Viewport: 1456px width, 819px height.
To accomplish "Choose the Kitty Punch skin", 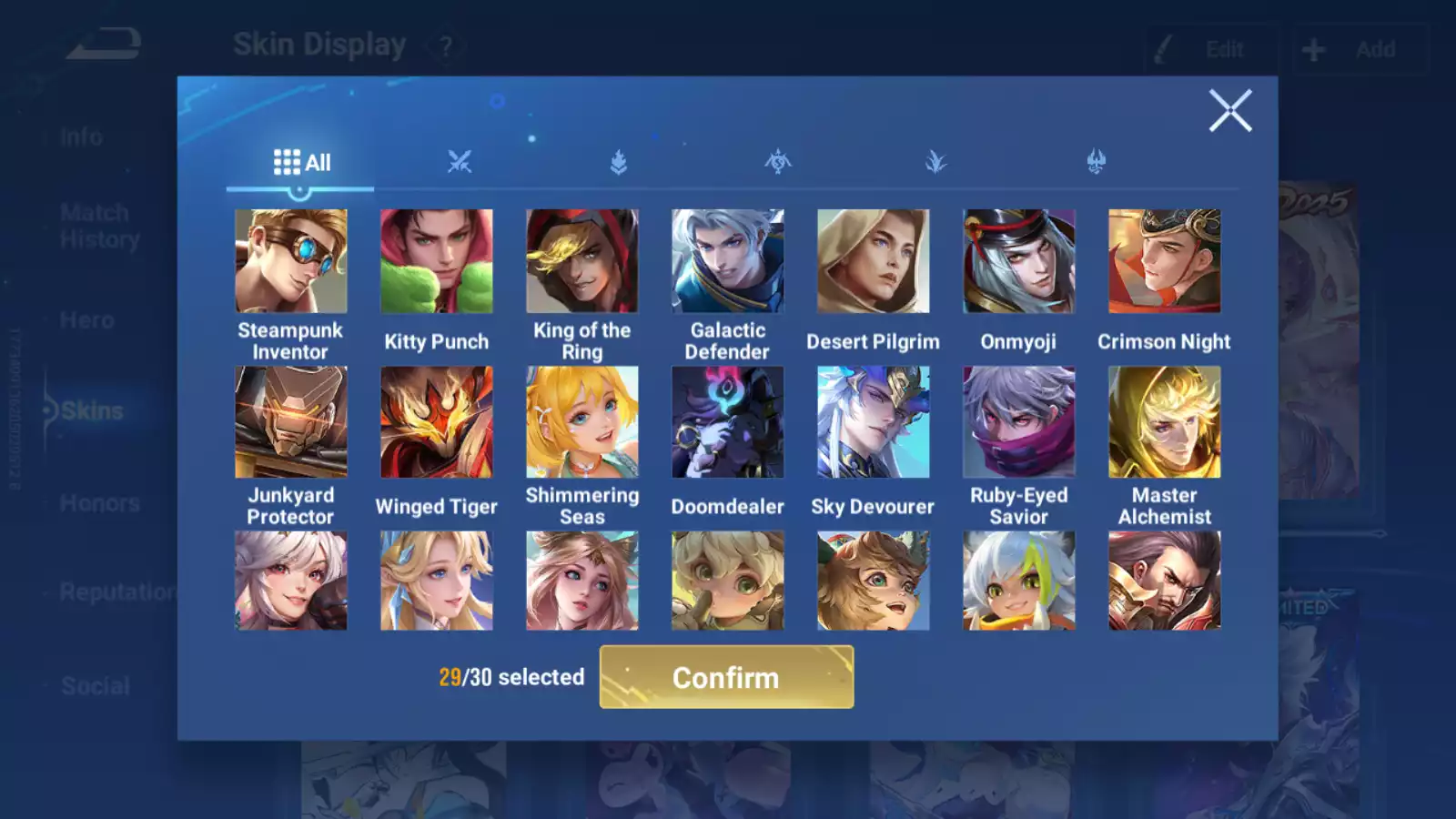I will point(437,262).
